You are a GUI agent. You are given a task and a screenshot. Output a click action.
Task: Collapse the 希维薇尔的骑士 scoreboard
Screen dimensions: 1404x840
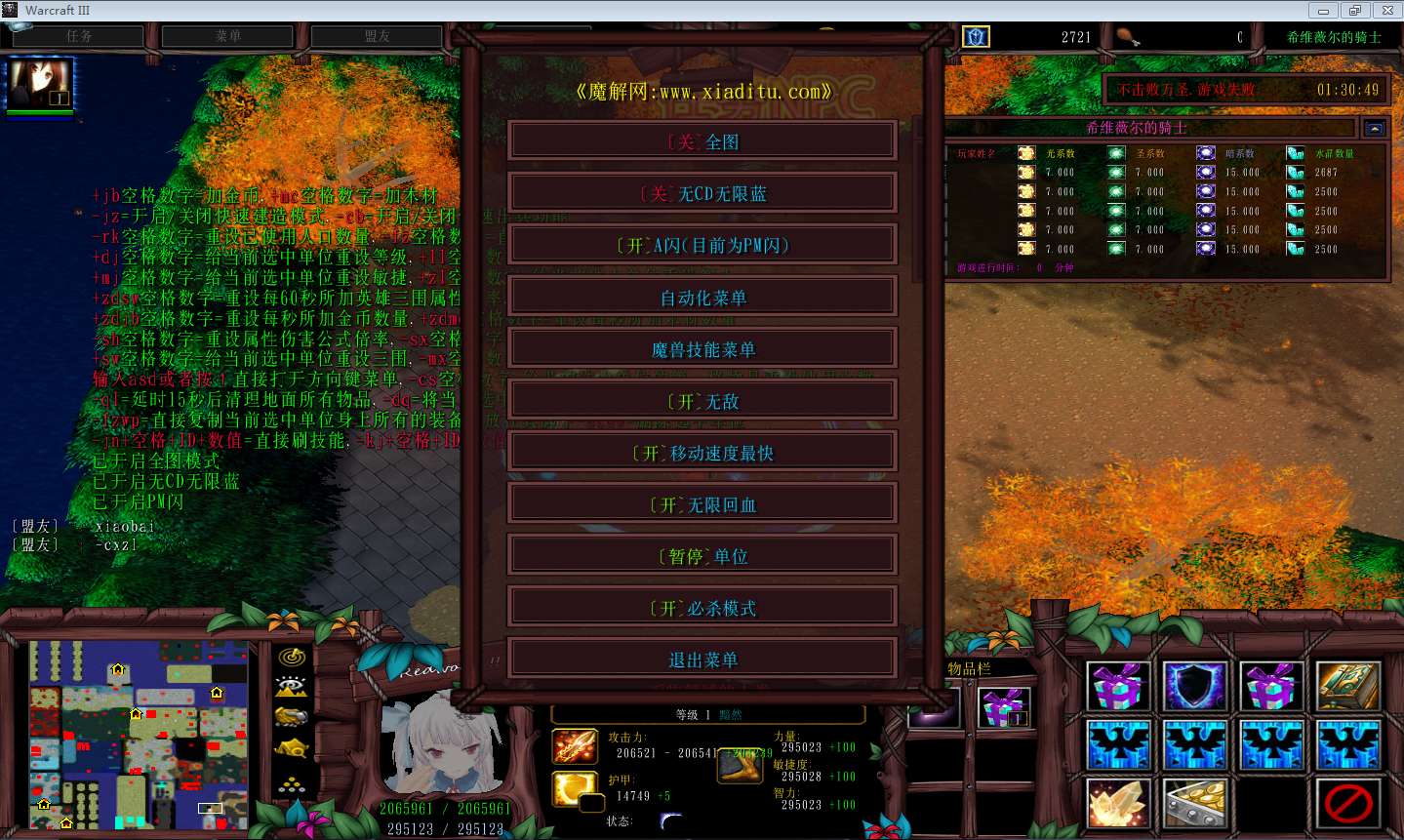pos(1375,128)
